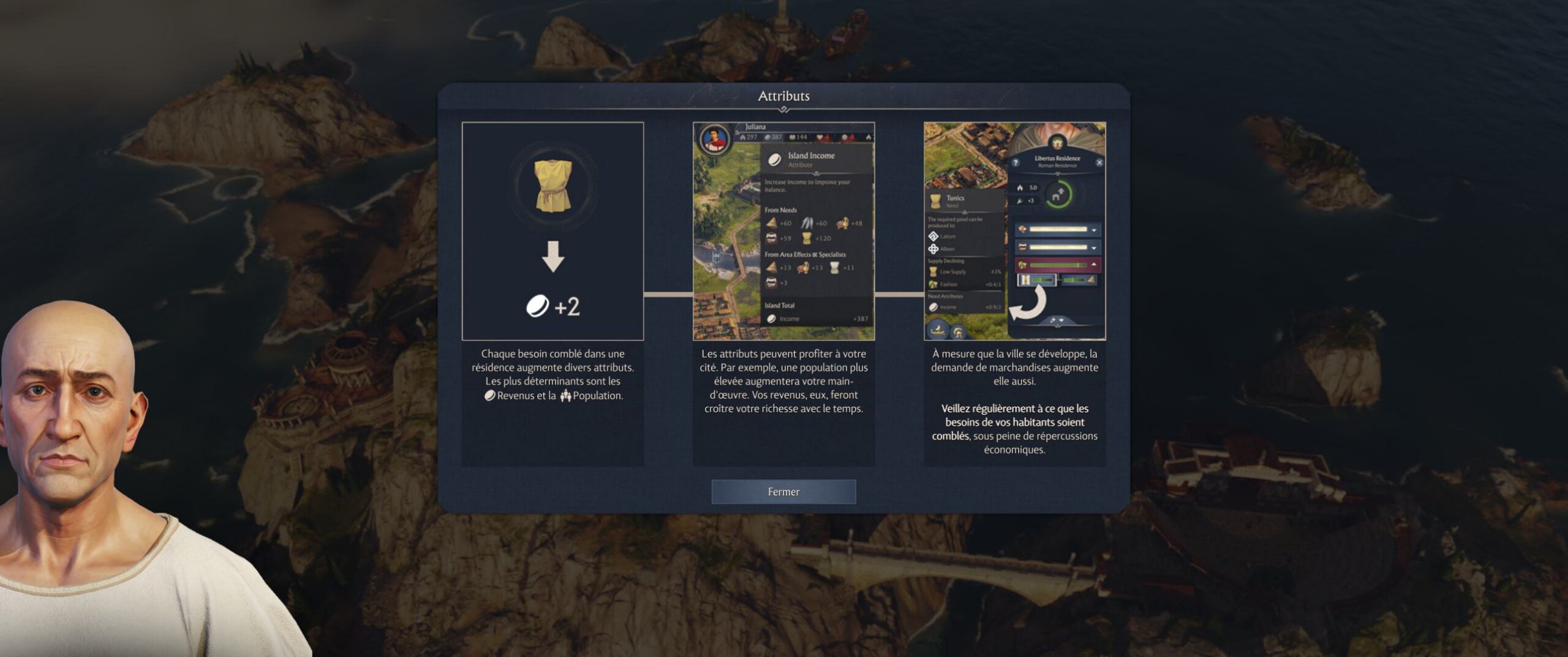View the yellow tunic income illustration
This screenshot has height=657, width=1568.
click(552, 231)
